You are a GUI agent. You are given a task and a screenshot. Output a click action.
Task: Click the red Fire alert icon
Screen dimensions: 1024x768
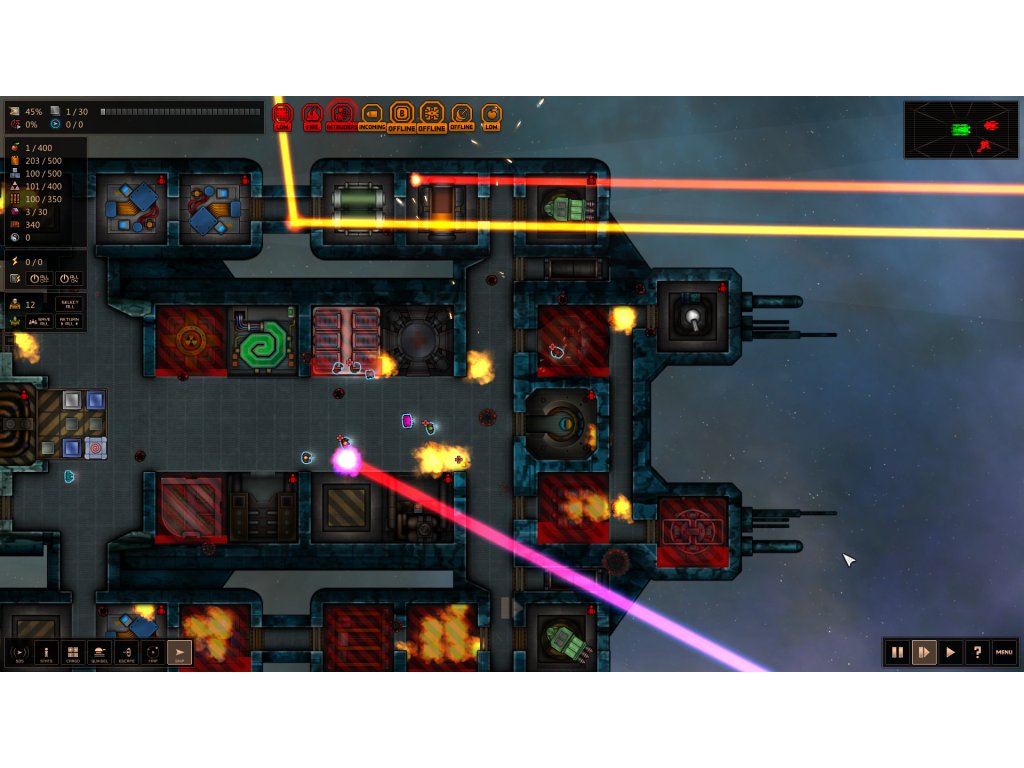pyautogui.click(x=312, y=116)
